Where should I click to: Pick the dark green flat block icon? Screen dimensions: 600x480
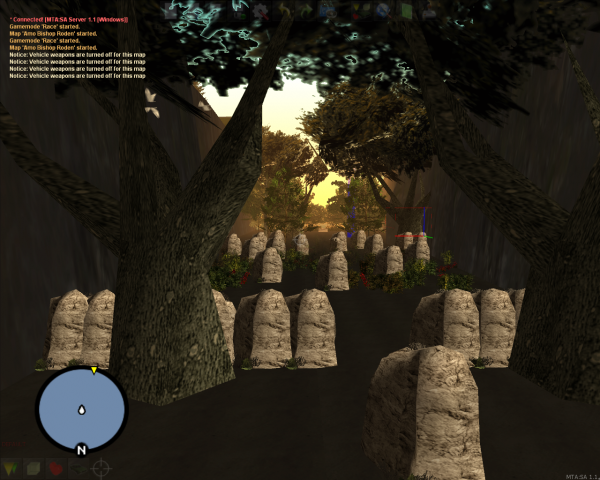tap(79, 468)
